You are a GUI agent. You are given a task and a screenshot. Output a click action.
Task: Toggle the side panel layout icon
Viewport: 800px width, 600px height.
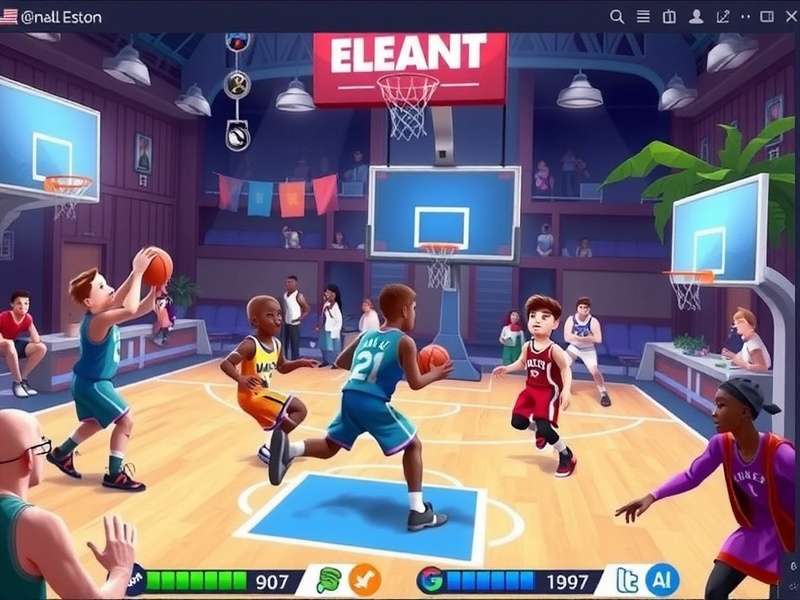pos(767,16)
